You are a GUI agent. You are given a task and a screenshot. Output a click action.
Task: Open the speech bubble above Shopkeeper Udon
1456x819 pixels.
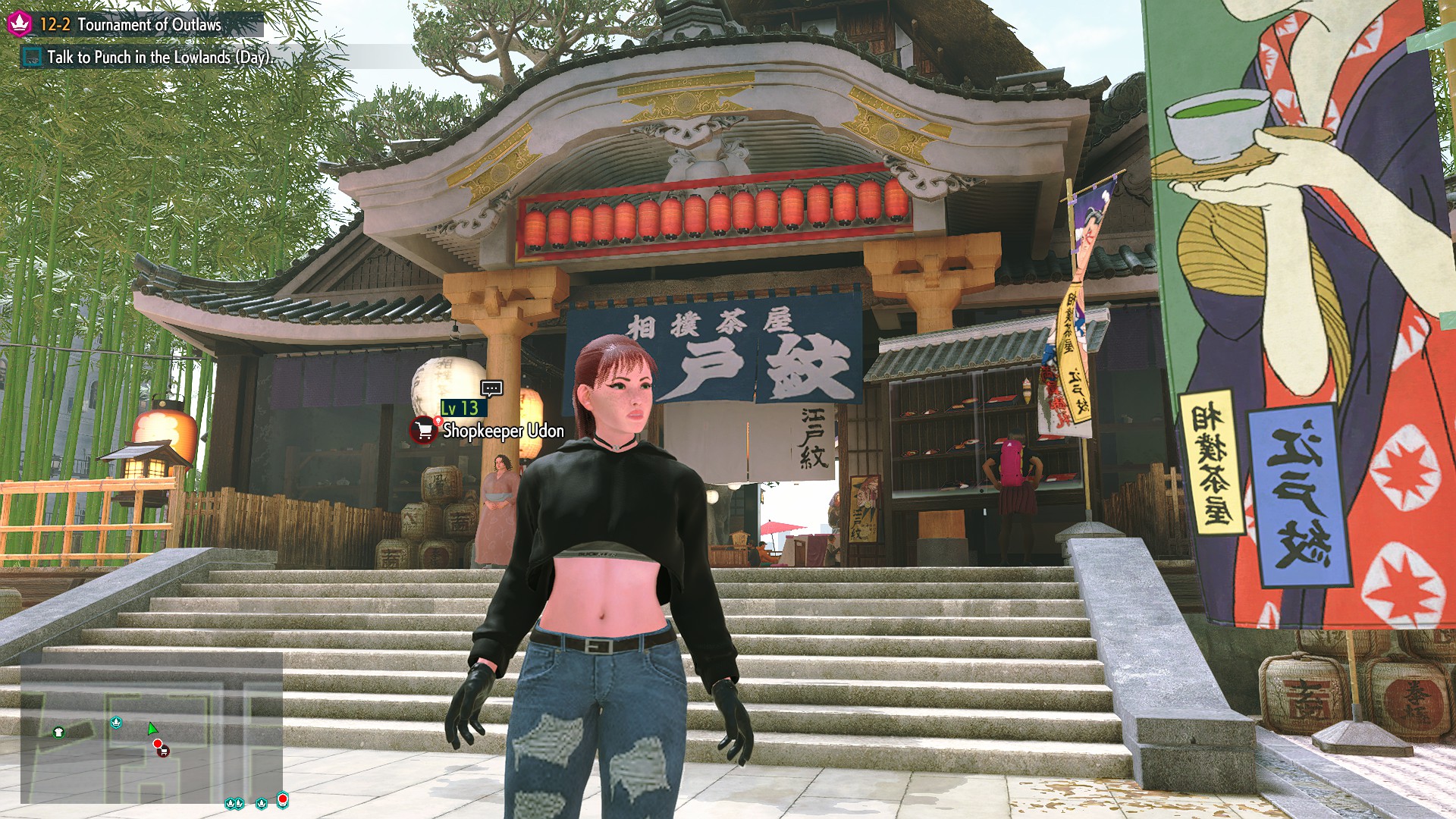tap(491, 388)
